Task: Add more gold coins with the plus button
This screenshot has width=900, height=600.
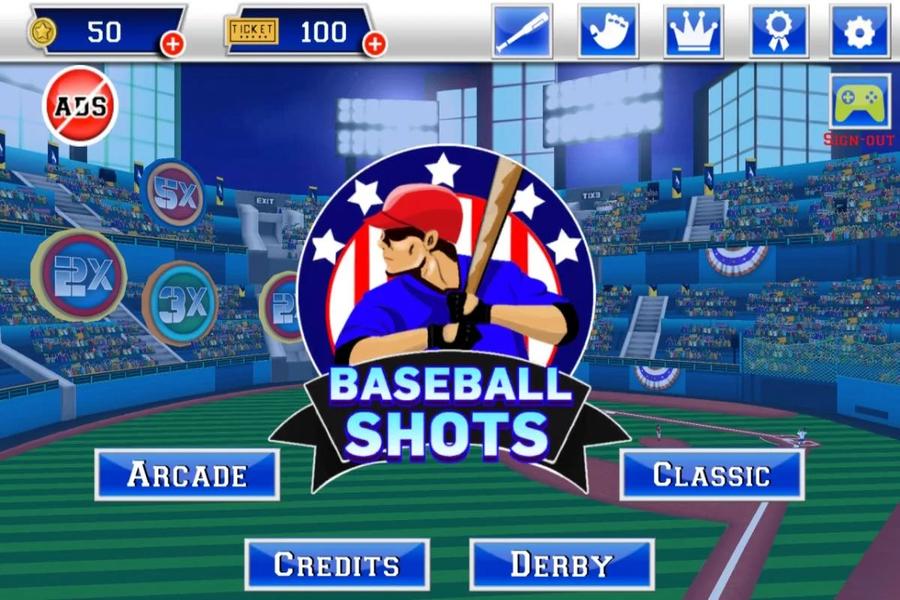Action: 173,43
